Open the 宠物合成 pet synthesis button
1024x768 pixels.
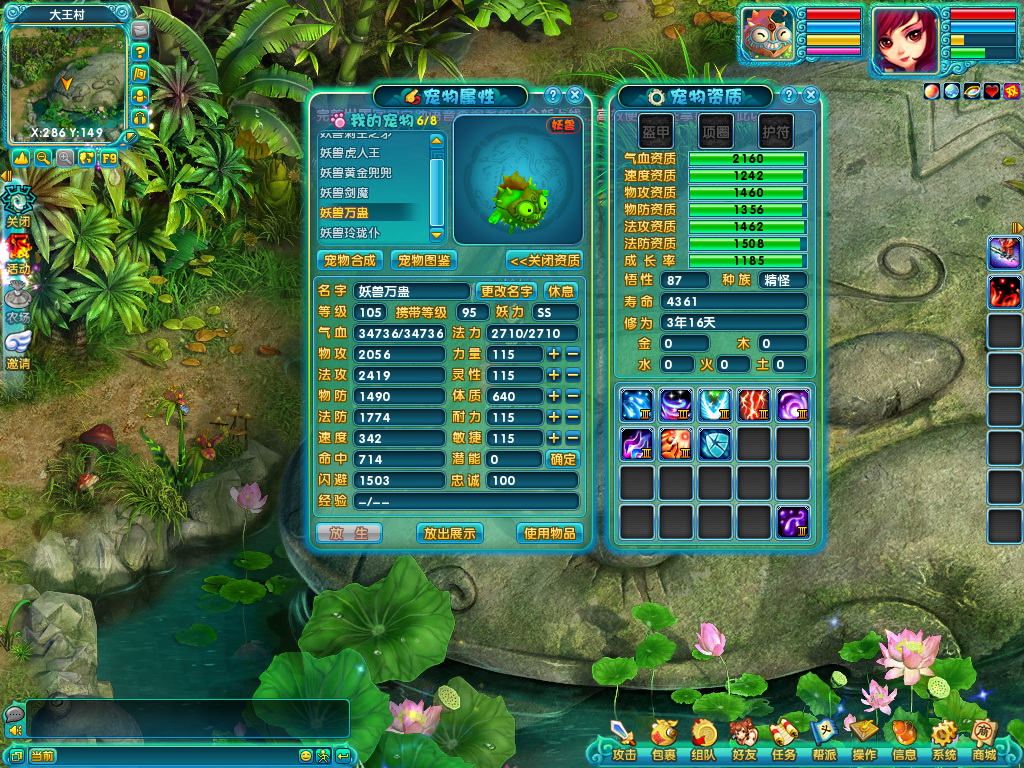point(350,260)
